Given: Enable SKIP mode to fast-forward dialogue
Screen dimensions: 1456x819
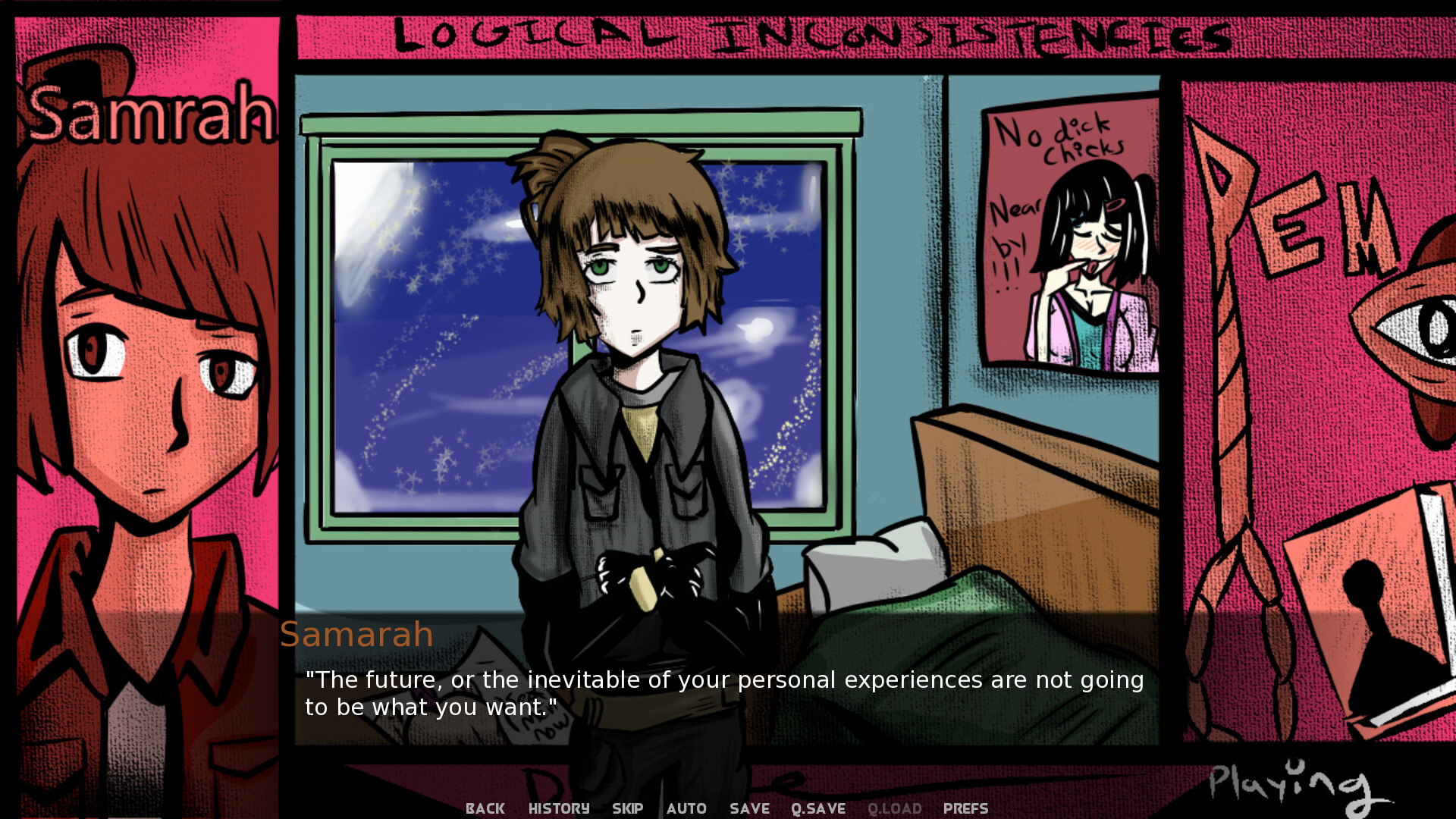Looking at the screenshot, I should click(x=627, y=808).
